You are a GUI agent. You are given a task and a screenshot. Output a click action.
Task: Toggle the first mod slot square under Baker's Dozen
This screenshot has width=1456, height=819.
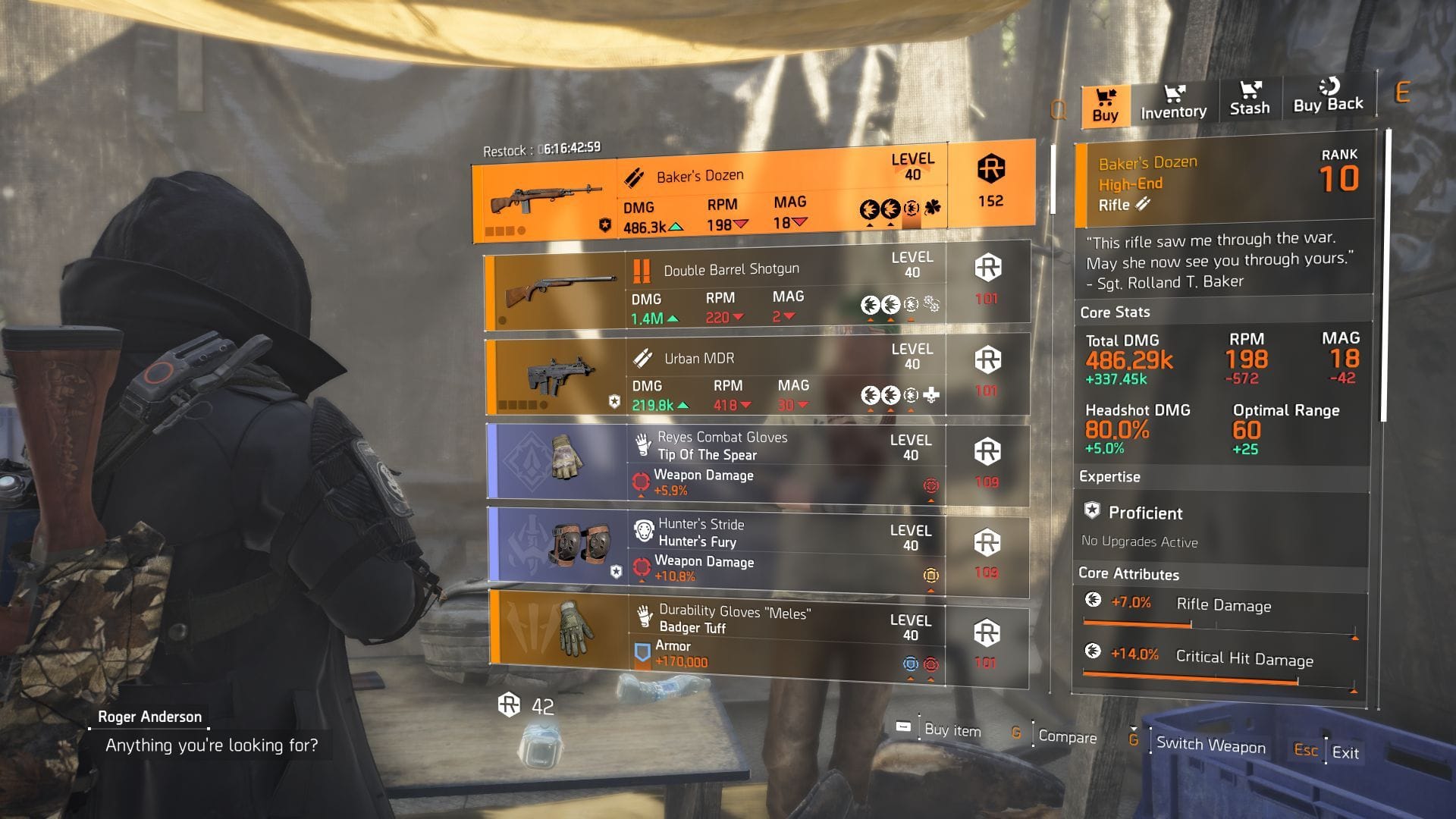click(489, 231)
